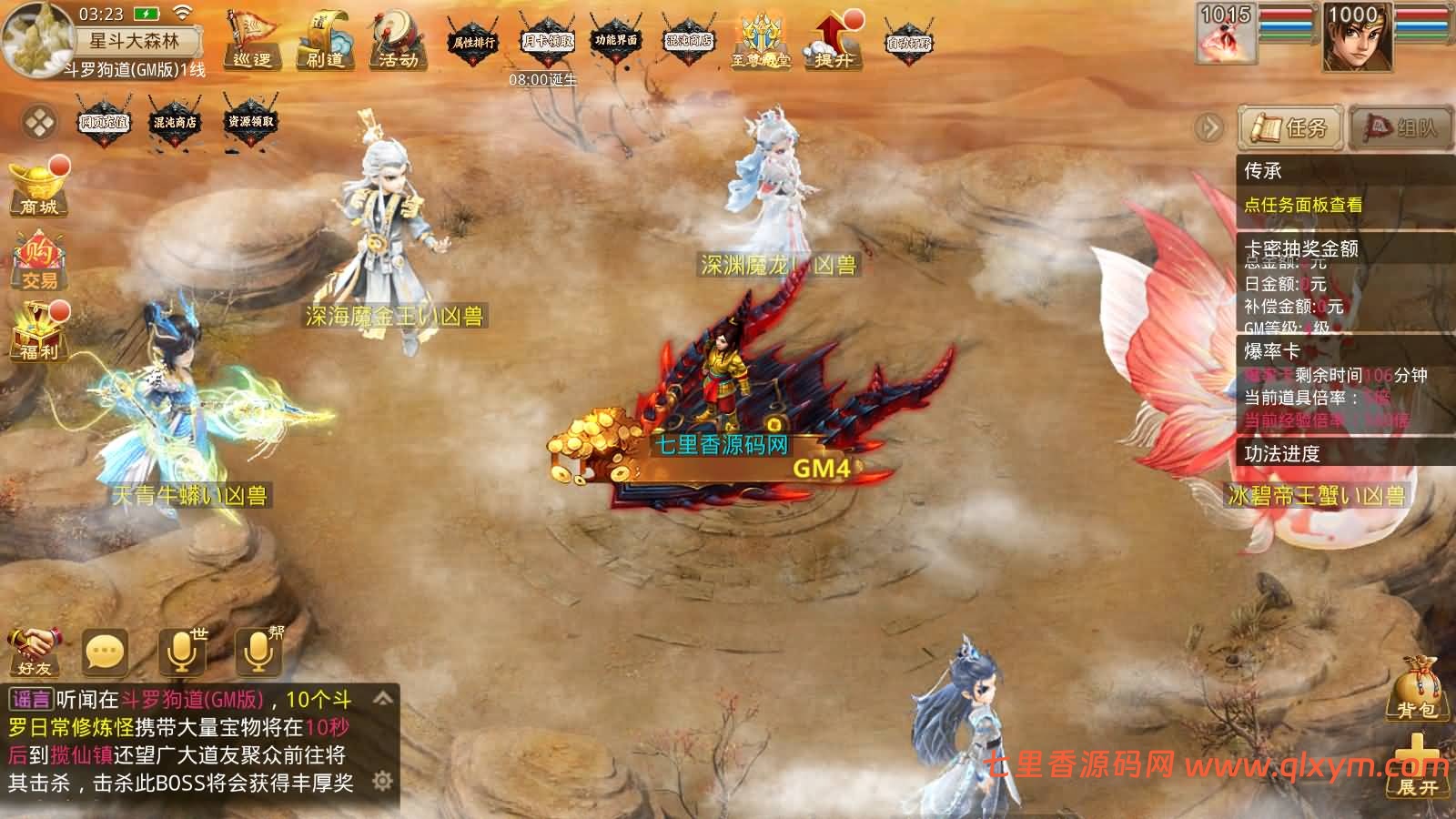1456x819 pixels.
Task: Open the 商城 mall icon
Action: click(38, 187)
